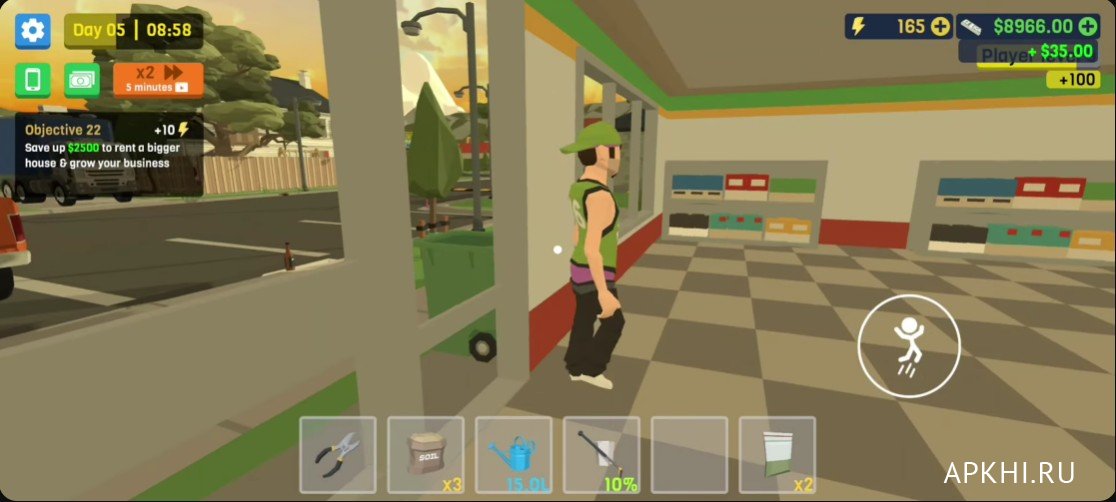Viewport: 1116px width, 502px height.
Task: Add more money with plus button
Action: (x=1088, y=27)
